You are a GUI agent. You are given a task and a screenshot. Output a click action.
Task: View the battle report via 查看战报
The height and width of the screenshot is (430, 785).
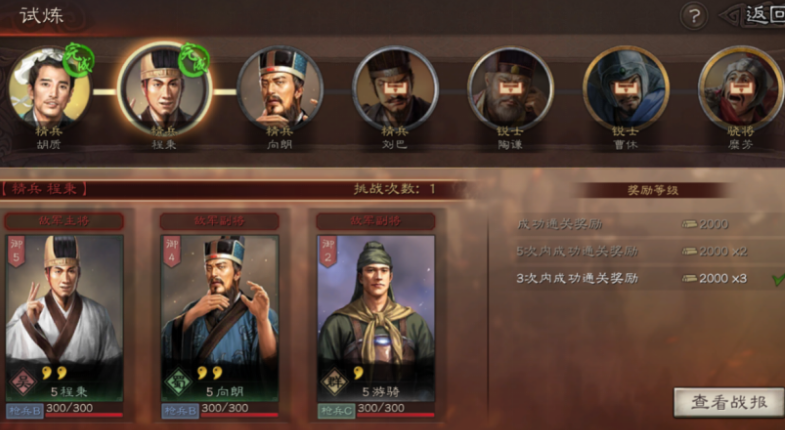coord(728,401)
